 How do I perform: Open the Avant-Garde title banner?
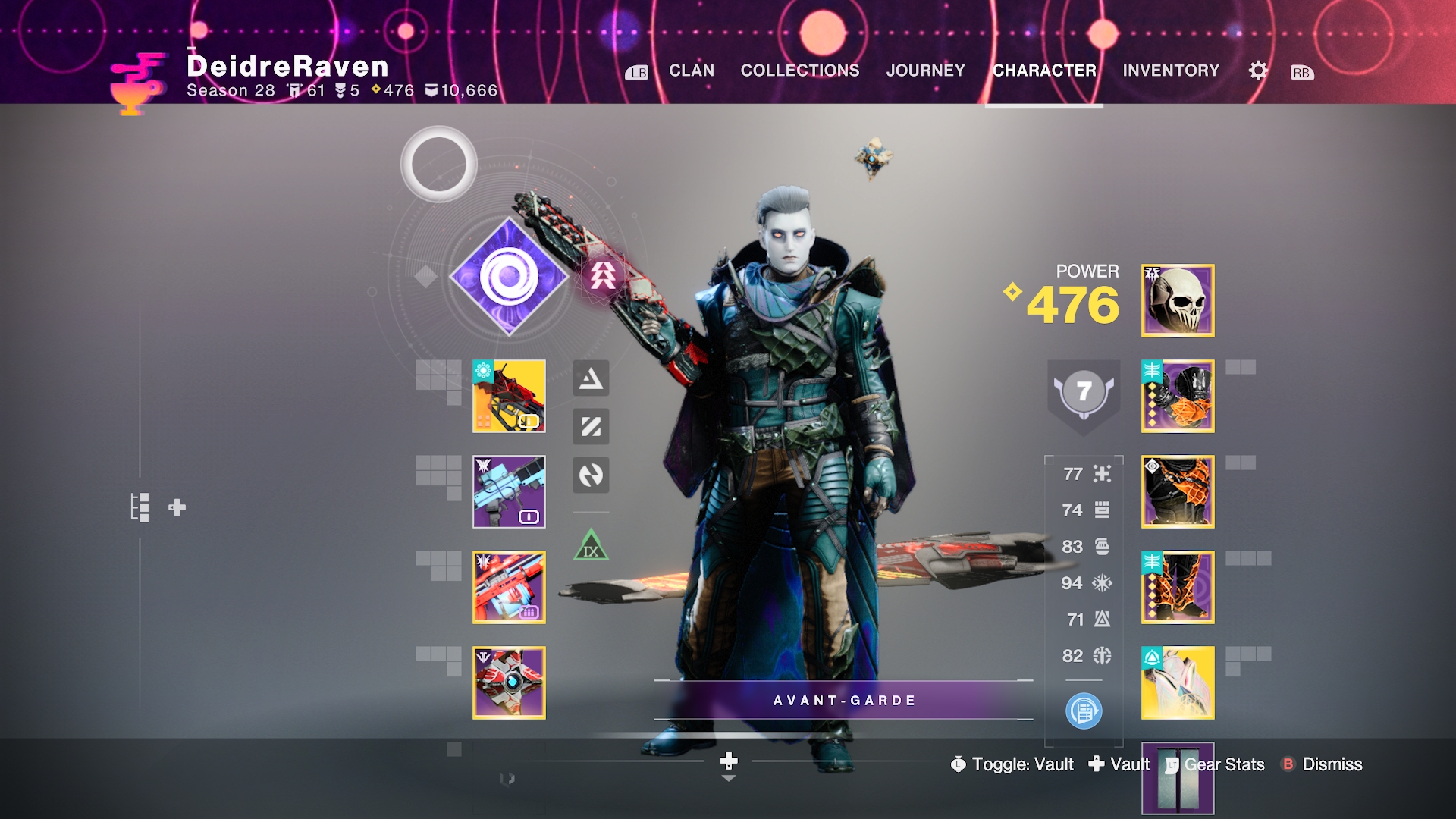pyautogui.click(x=843, y=700)
